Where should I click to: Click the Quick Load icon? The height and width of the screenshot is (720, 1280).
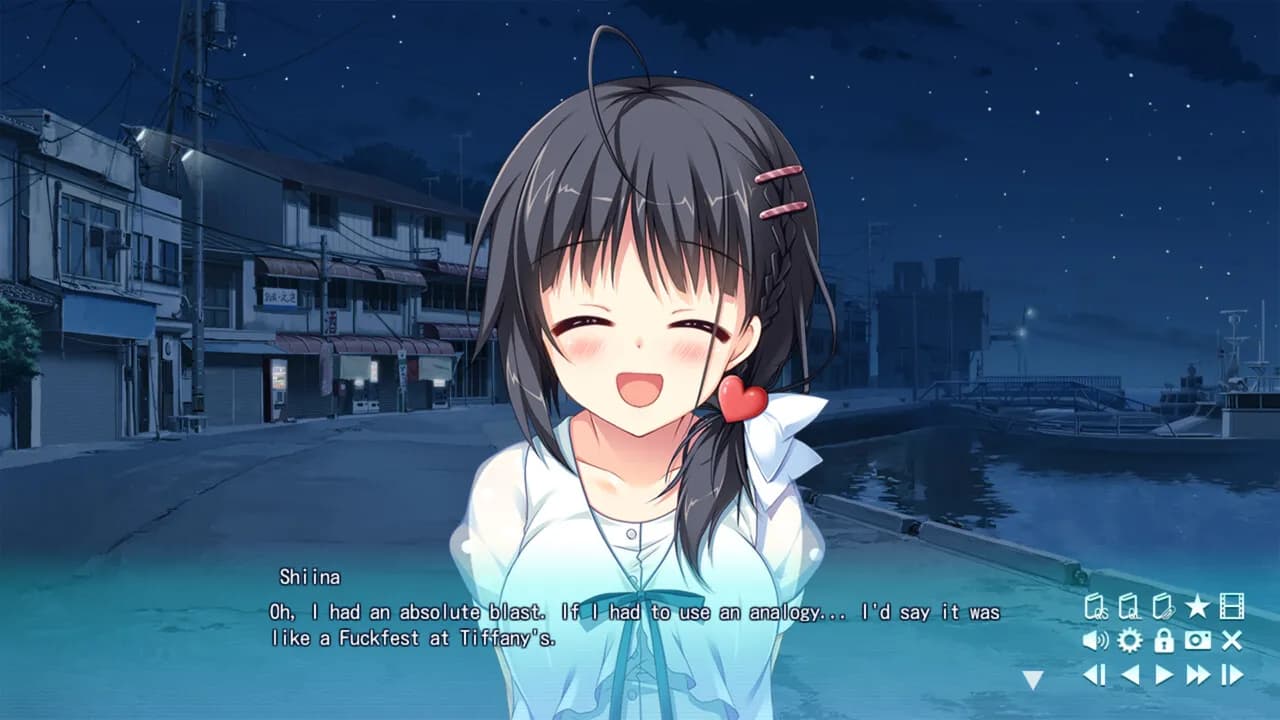tap(1128, 605)
